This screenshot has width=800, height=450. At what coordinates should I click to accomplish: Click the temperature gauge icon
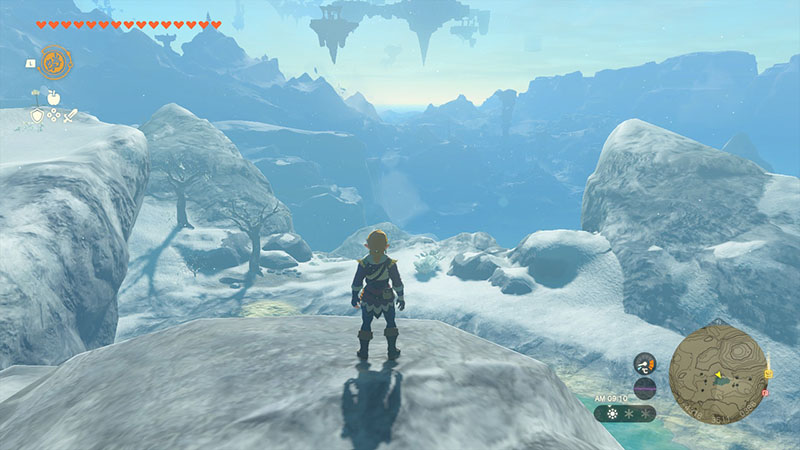pos(645,363)
